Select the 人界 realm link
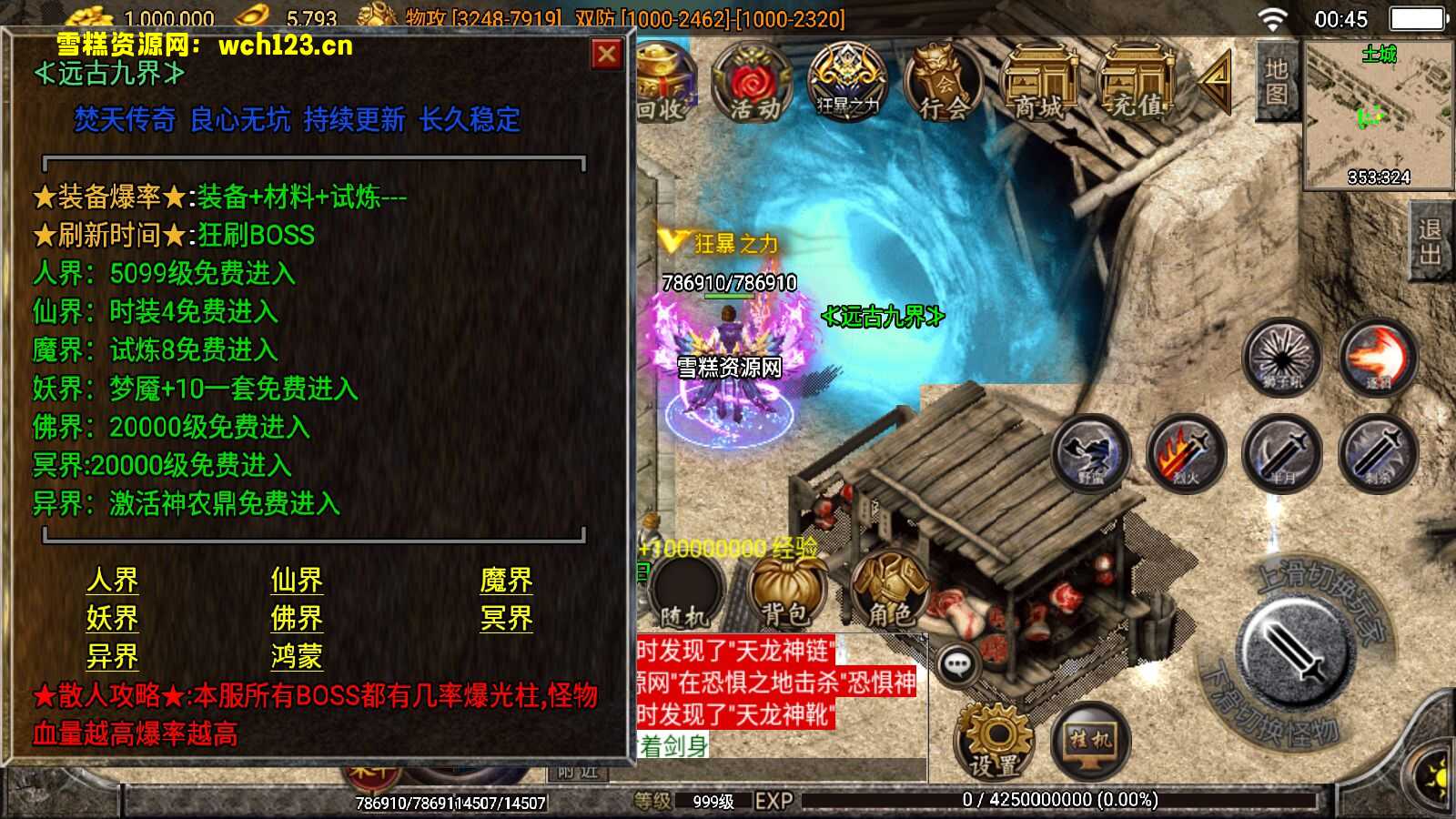Viewport: 1456px width, 819px height. pyautogui.click(x=113, y=580)
